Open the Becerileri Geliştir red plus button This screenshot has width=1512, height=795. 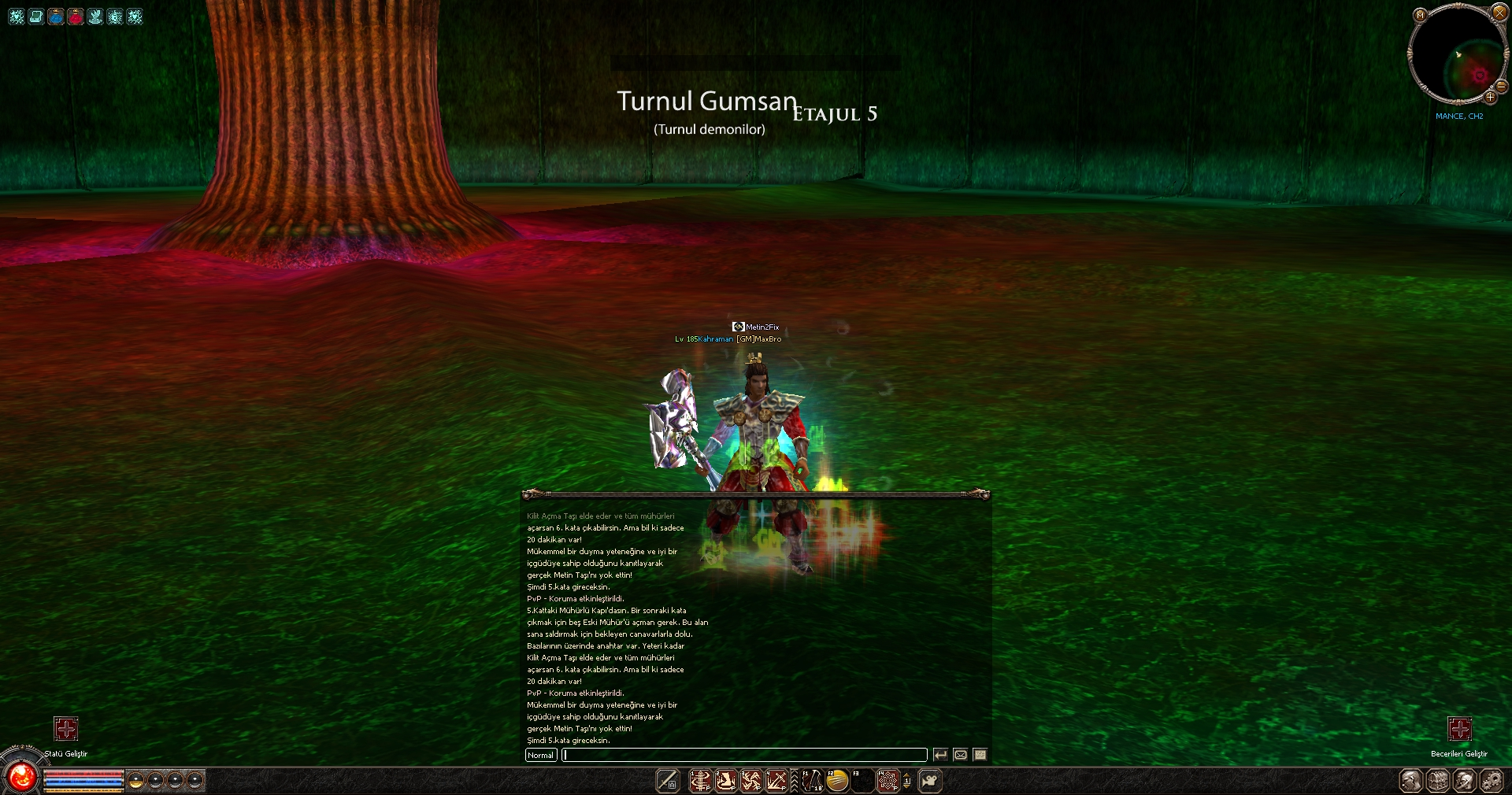[x=1459, y=729]
